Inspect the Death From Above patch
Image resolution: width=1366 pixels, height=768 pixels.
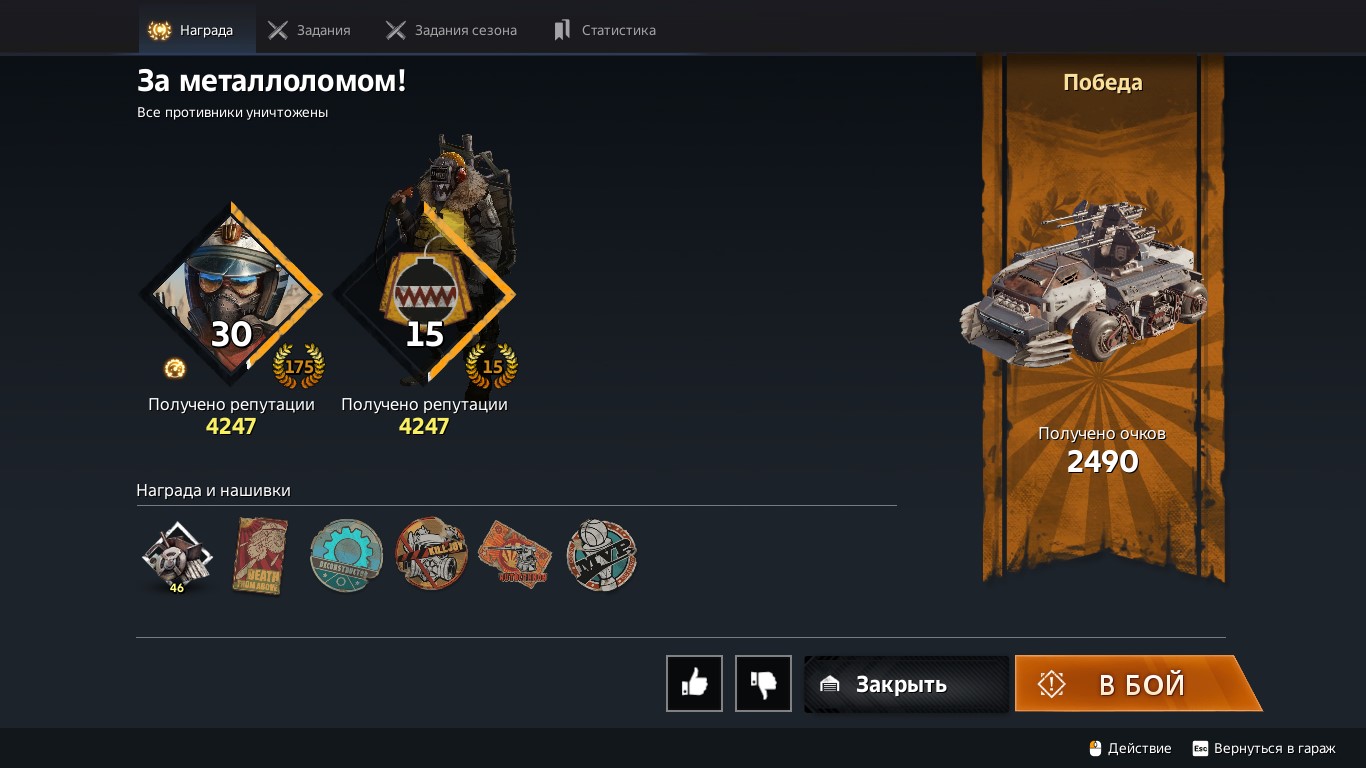261,556
